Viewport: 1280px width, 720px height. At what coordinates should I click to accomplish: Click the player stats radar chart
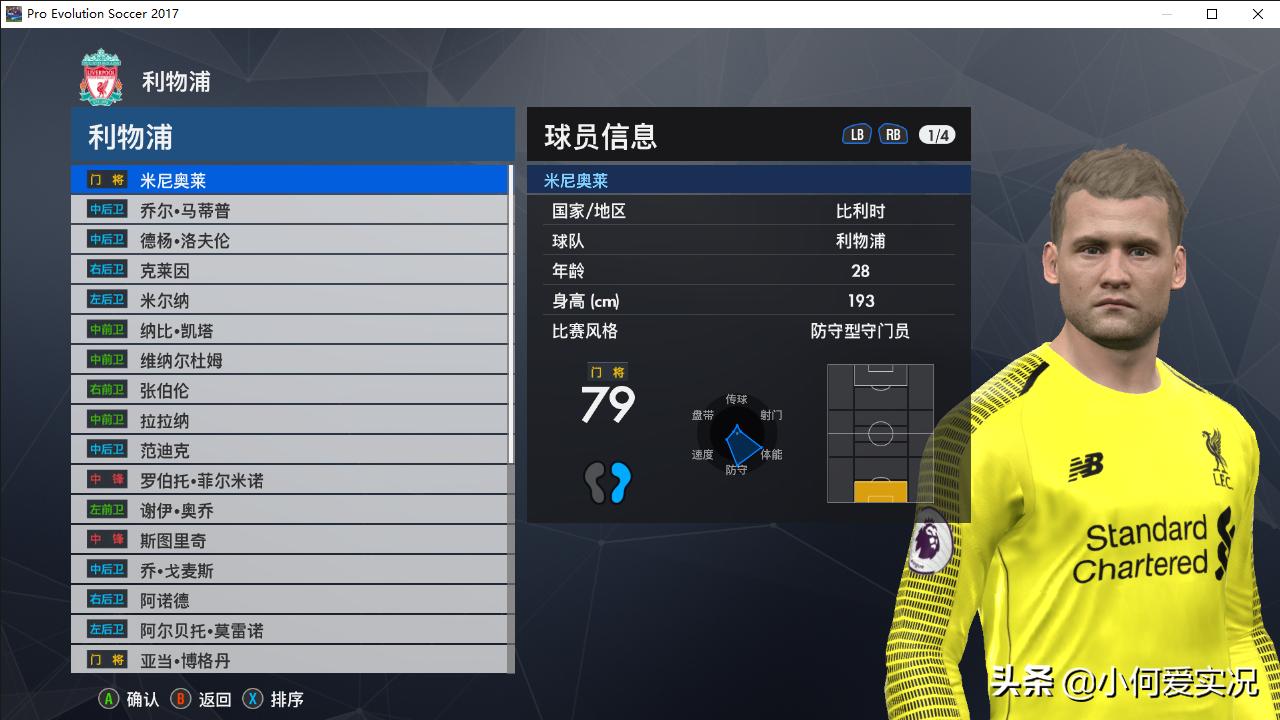(x=738, y=435)
